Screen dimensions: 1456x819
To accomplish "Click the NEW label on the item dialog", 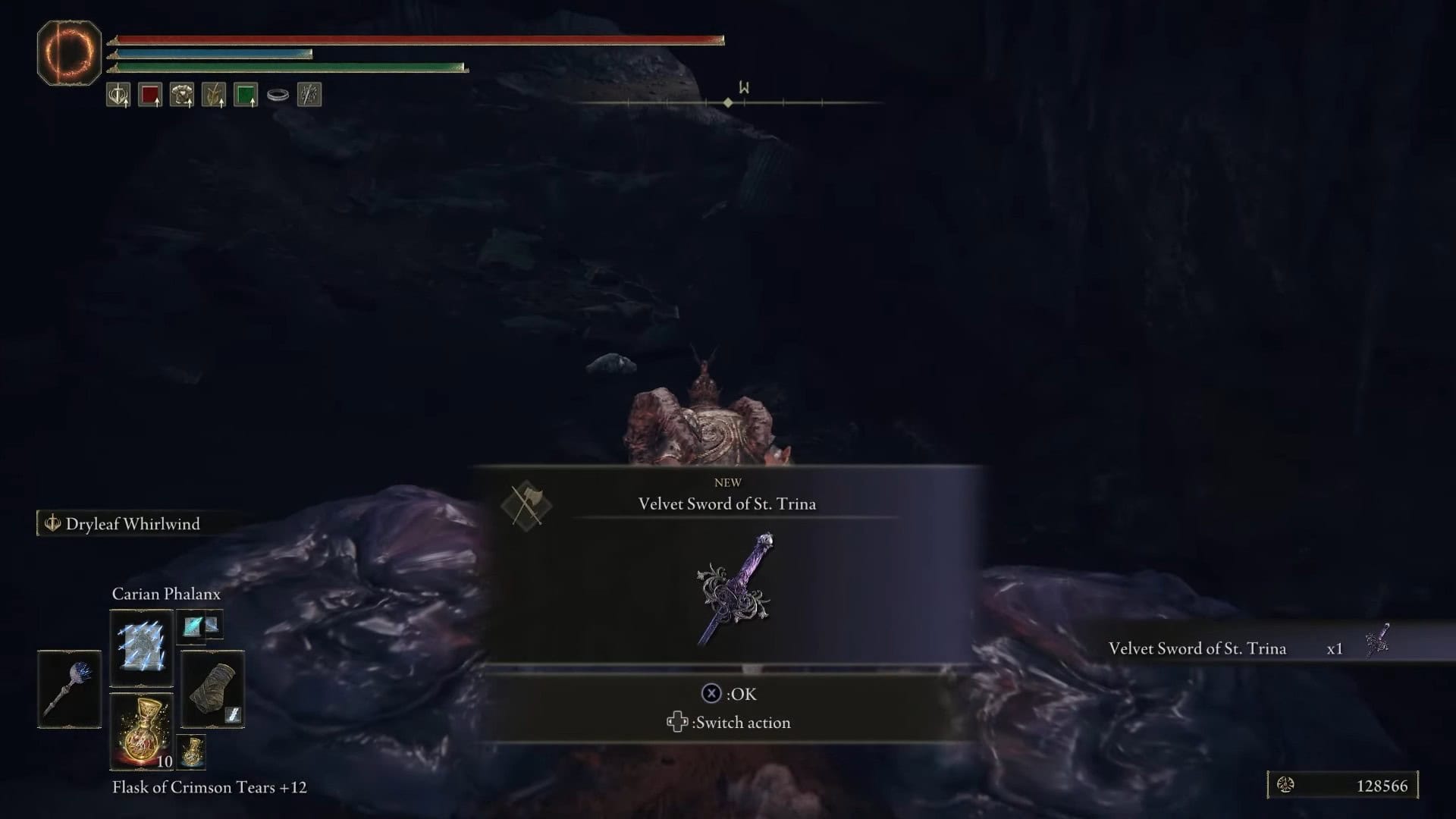I will [727, 482].
